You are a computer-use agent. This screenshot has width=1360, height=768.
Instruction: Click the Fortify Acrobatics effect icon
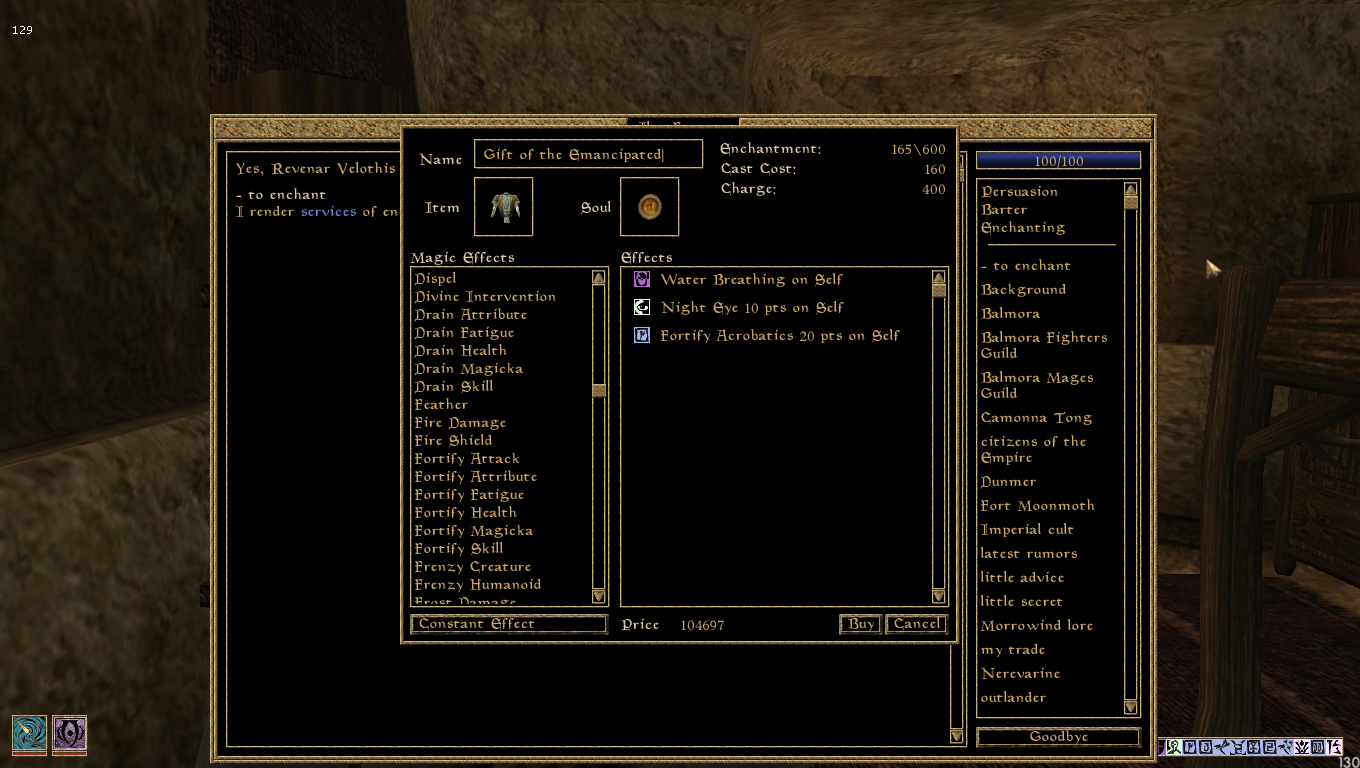point(641,335)
